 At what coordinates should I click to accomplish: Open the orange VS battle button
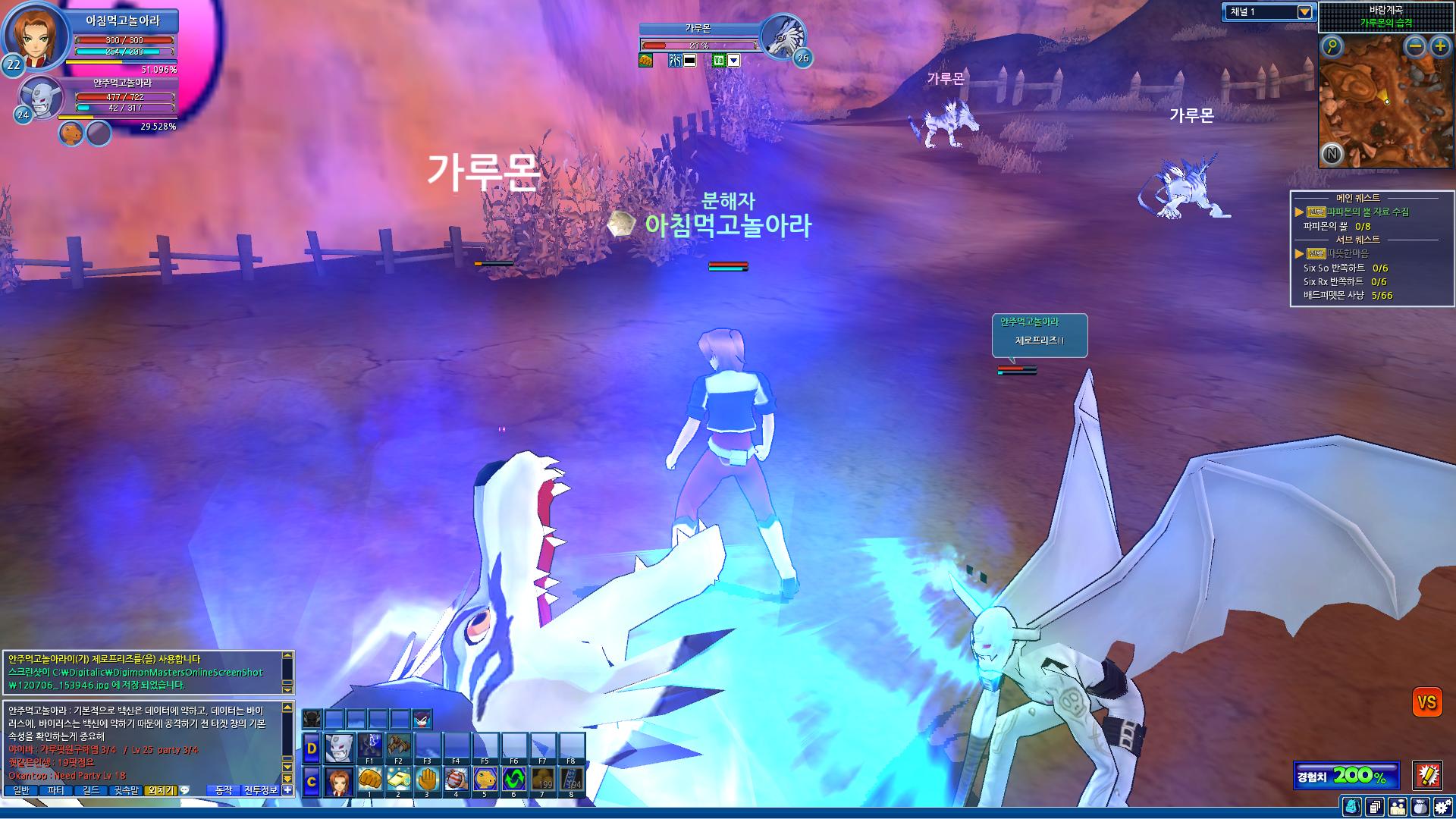1426,703
